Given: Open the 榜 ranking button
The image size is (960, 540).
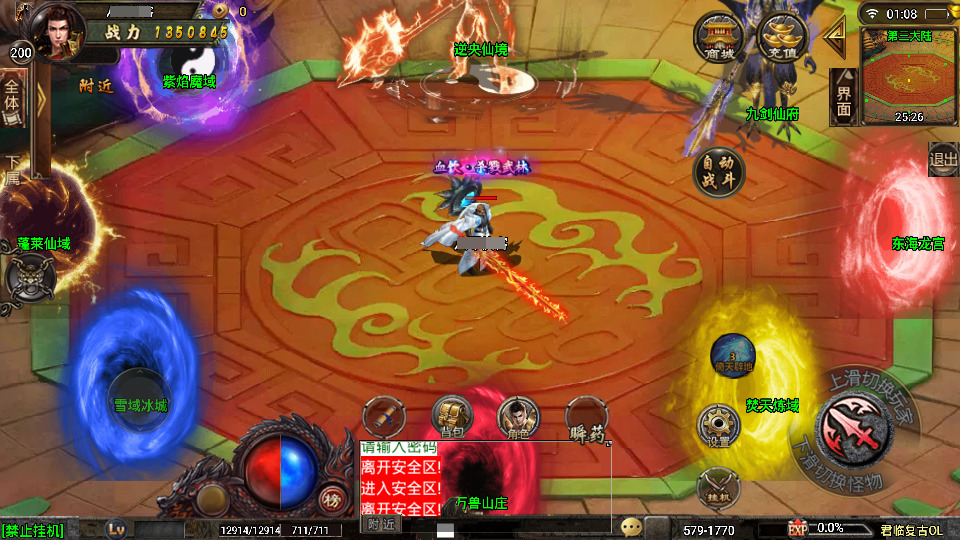Looking at the screenshot, I should [x=330, y=500].
